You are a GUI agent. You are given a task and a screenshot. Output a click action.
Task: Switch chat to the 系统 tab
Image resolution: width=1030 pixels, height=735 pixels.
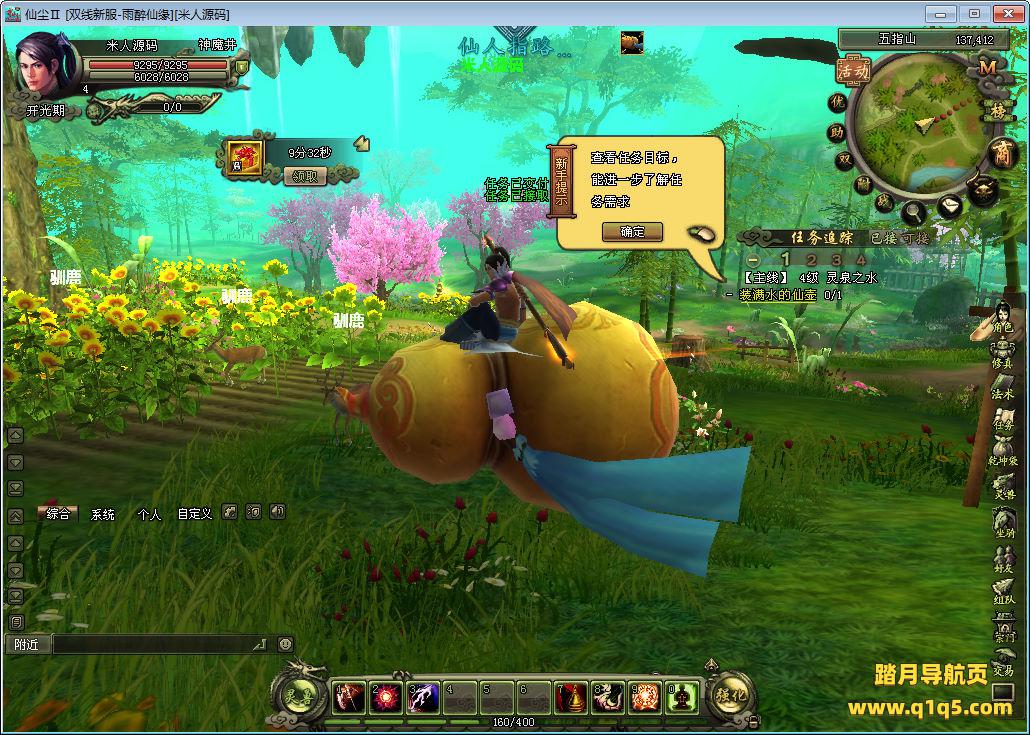click(x=103, y=514)
